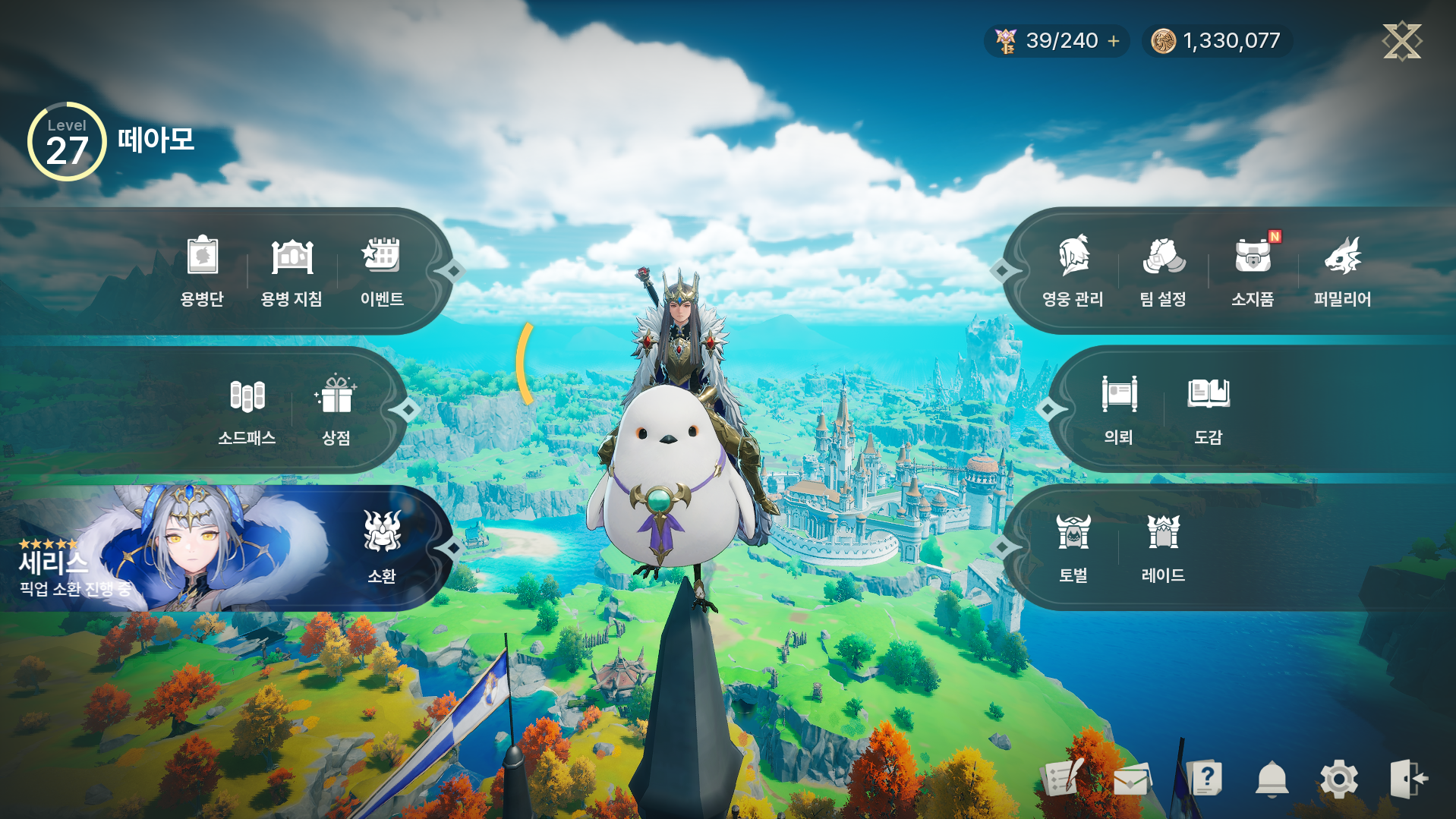The image size is (1456, 819).
Task: Open the 레이드 raid menu
Action: (x=1163, y=547)
